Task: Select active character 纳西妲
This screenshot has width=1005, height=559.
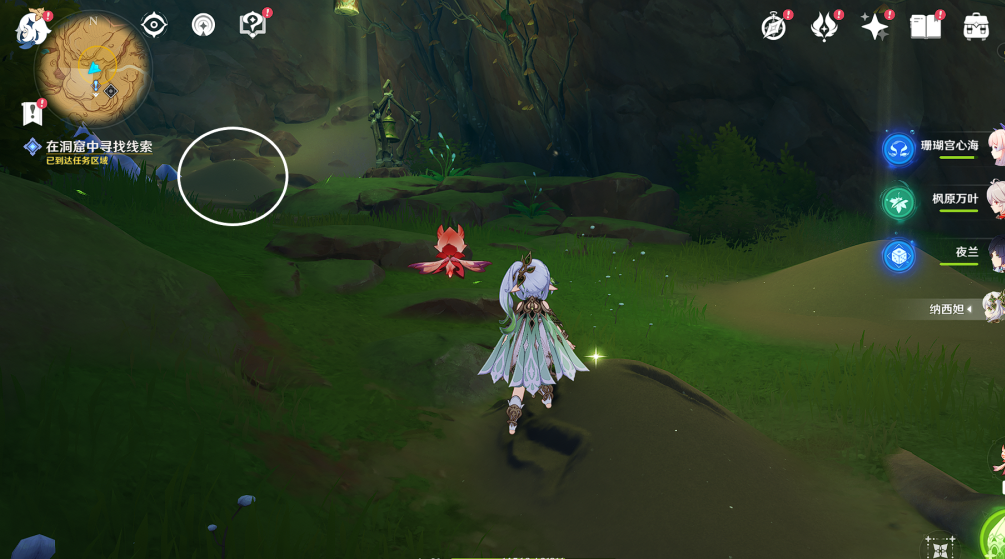Action: tap(950, 309)
